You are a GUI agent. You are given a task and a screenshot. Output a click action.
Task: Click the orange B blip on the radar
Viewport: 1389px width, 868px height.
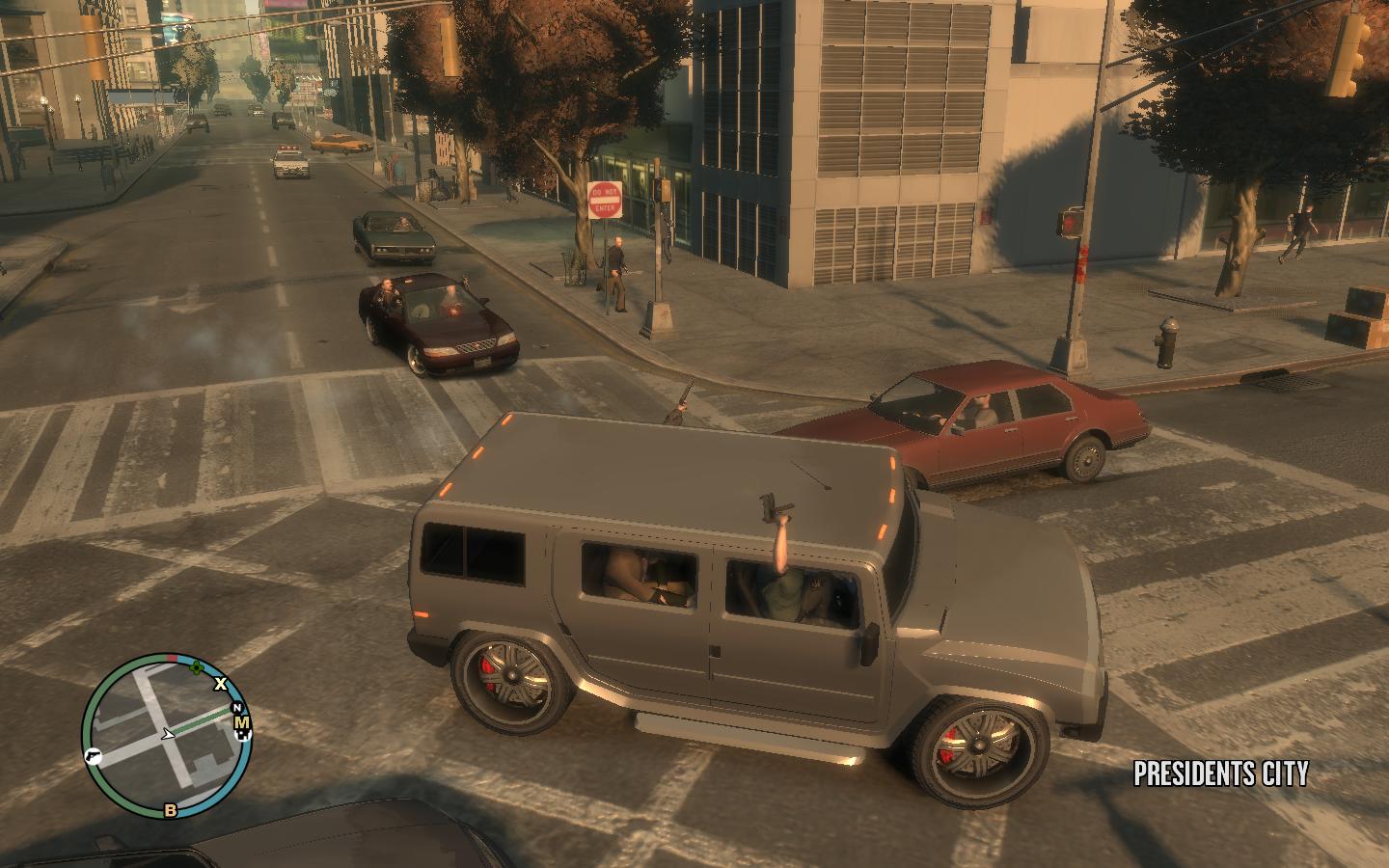171,809
